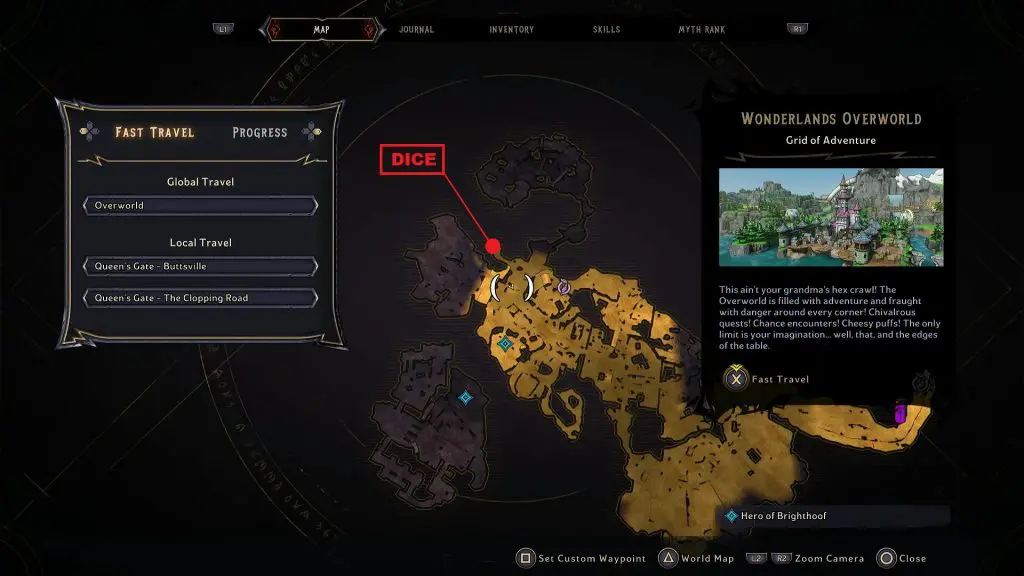Show the Myth Rank tab
The width and height of the screenshot is (1024, 576).
click(x=702, y=30)
